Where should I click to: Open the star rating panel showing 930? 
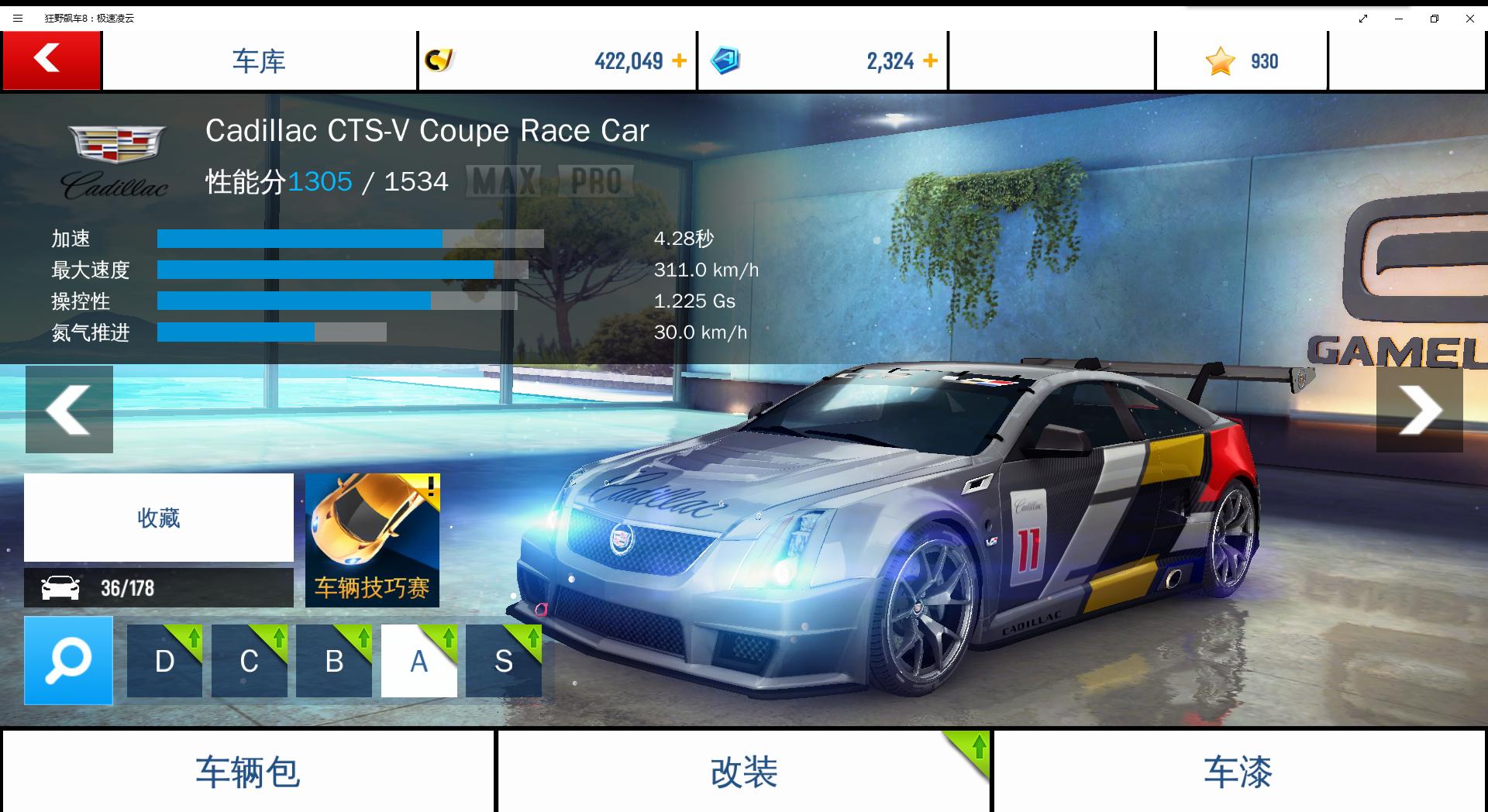click(1242, 60)
